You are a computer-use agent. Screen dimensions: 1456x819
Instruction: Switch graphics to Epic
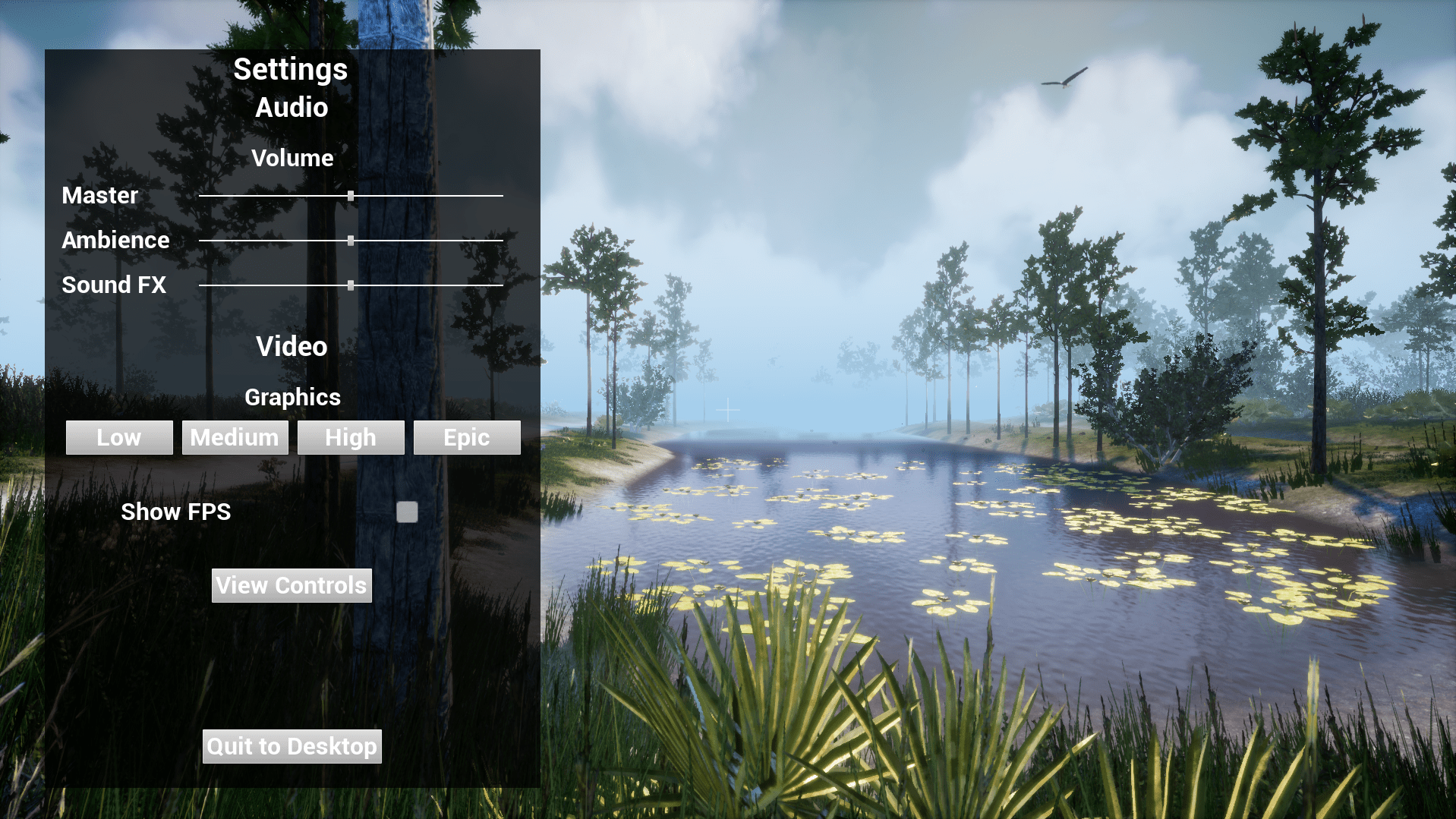tap(467, 438)
